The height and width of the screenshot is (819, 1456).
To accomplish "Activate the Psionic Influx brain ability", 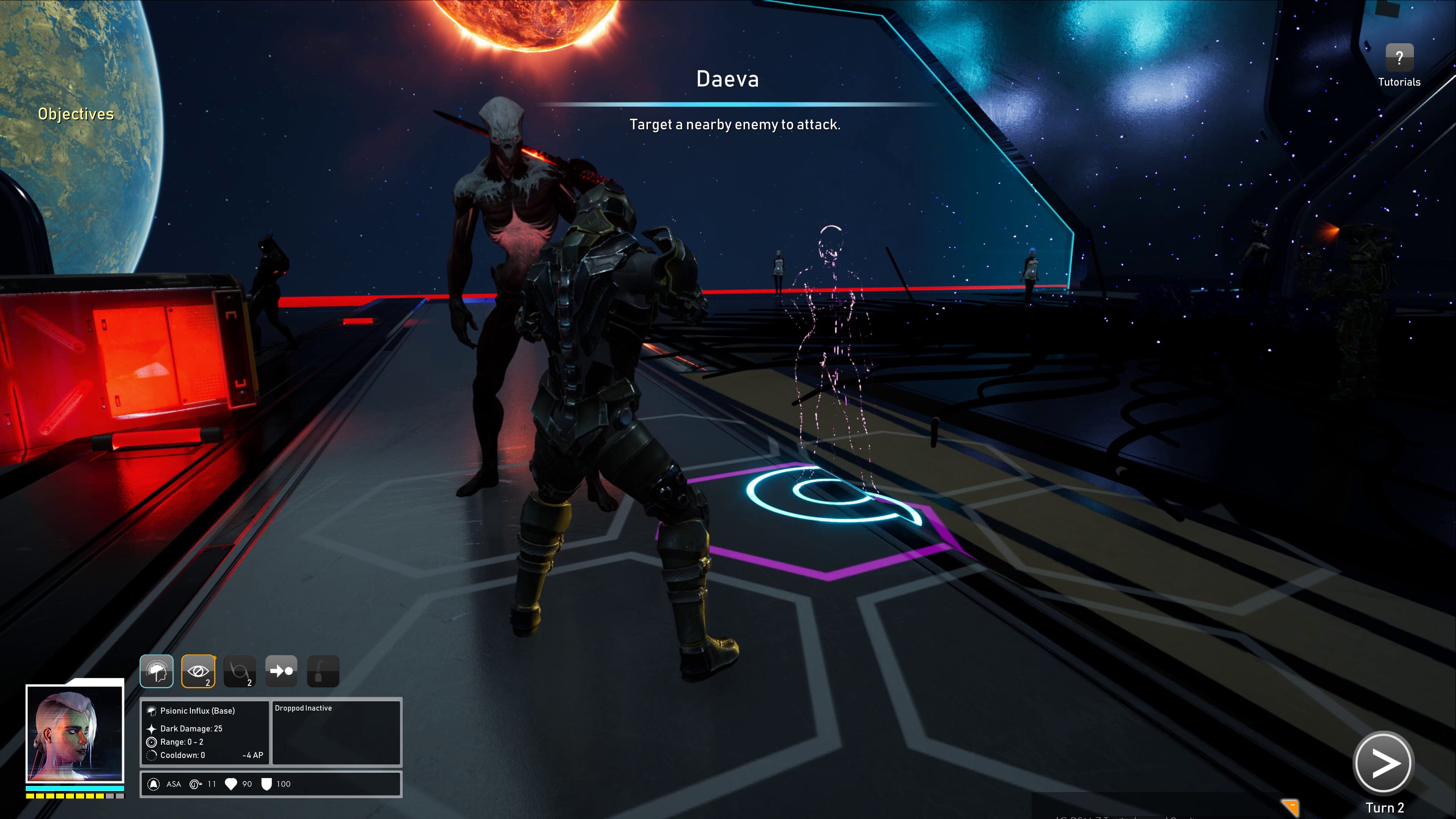I will click(x=157, y=672).
